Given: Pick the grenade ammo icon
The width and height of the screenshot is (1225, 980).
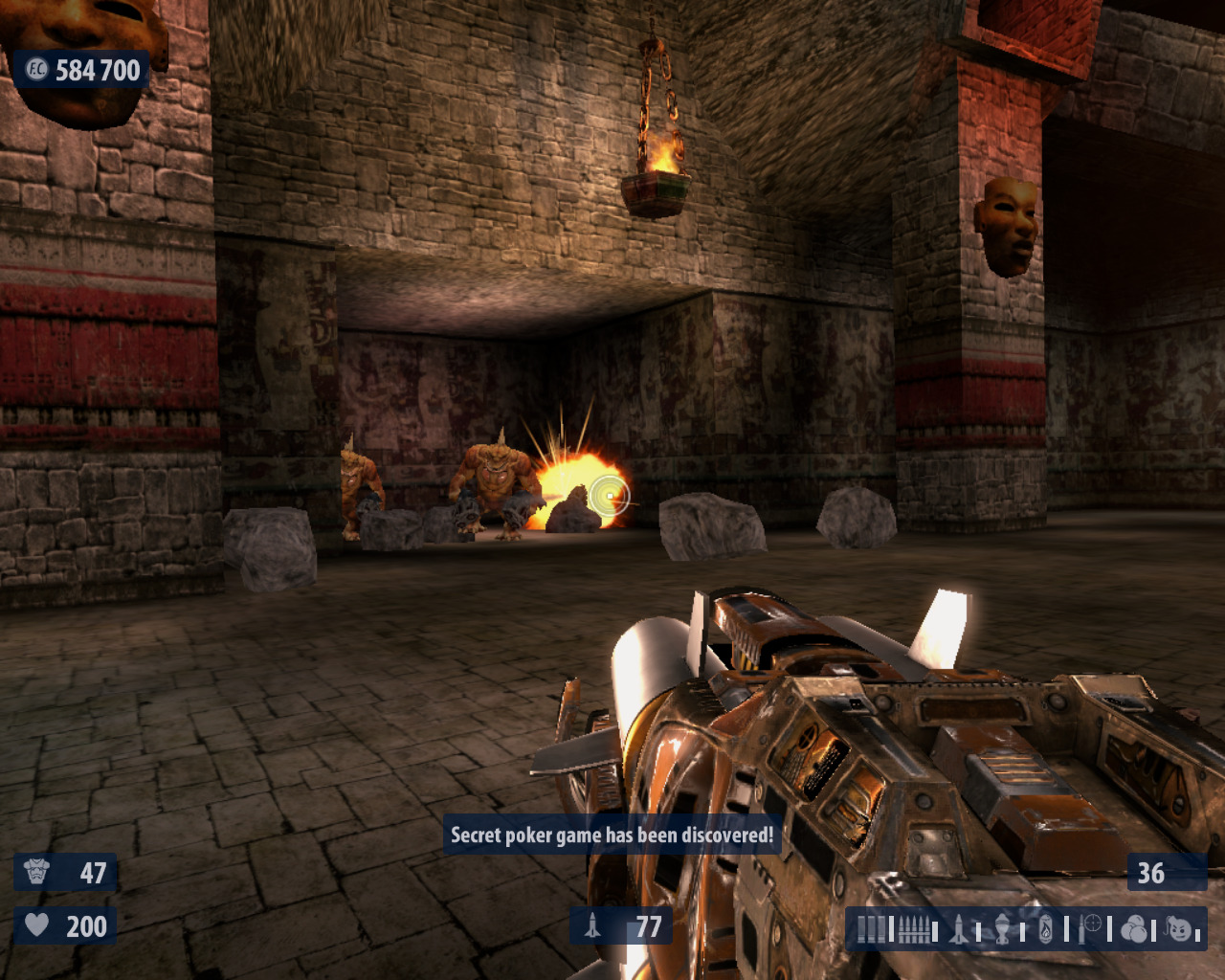Looking at the screenshot, I should pos(1003,928).
